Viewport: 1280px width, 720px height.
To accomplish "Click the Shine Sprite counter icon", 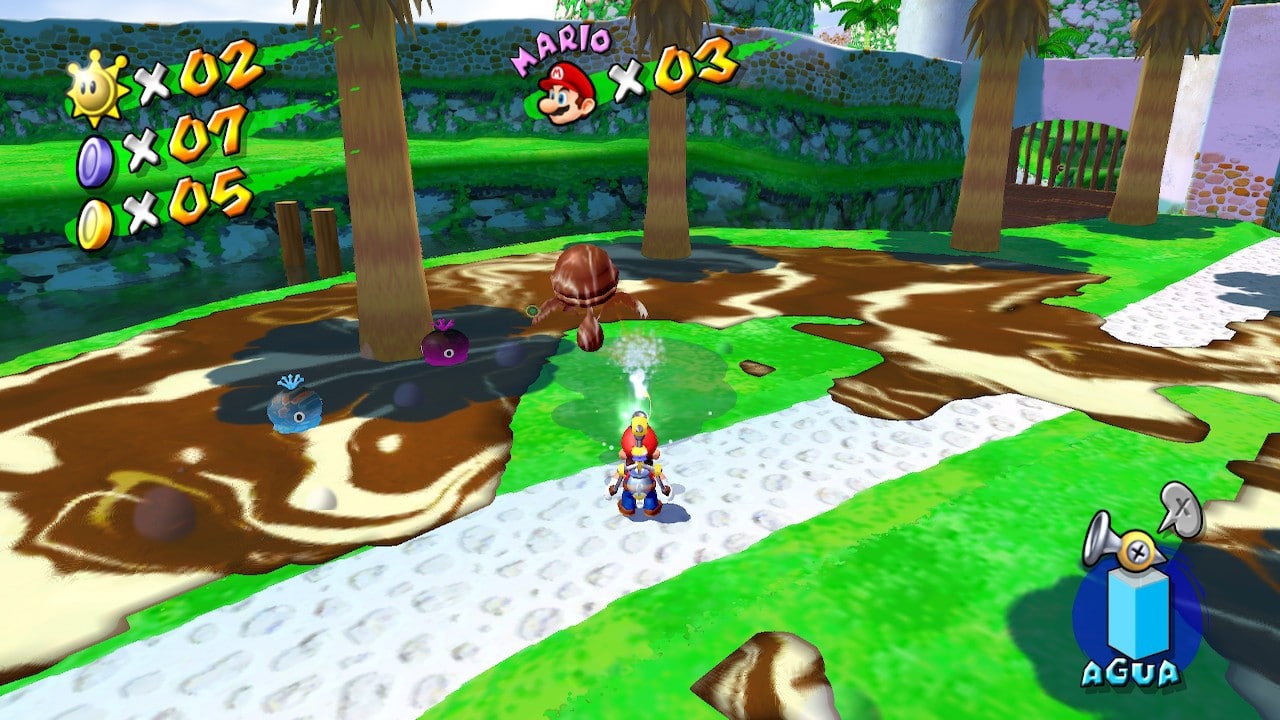I will pyautogui.click(x=97, y=87).
